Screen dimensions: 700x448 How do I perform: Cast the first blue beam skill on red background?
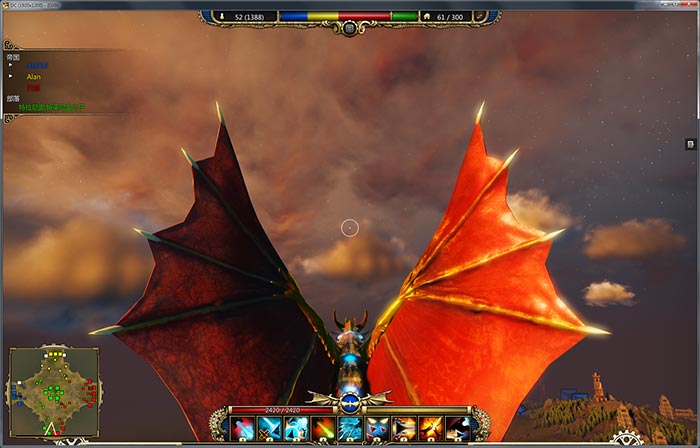[242, 428]
